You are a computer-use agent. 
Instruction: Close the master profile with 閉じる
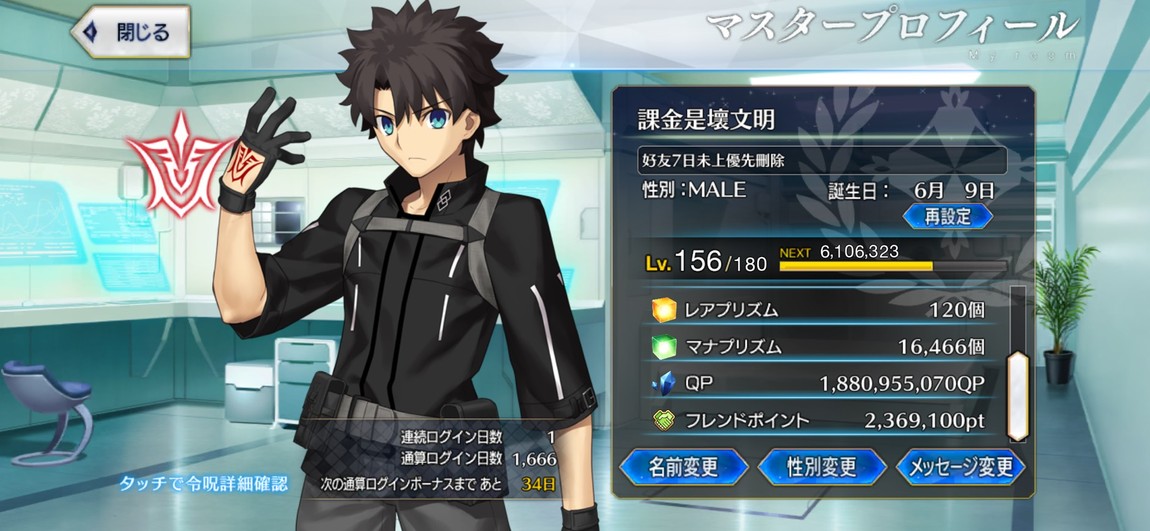(130, 32)
